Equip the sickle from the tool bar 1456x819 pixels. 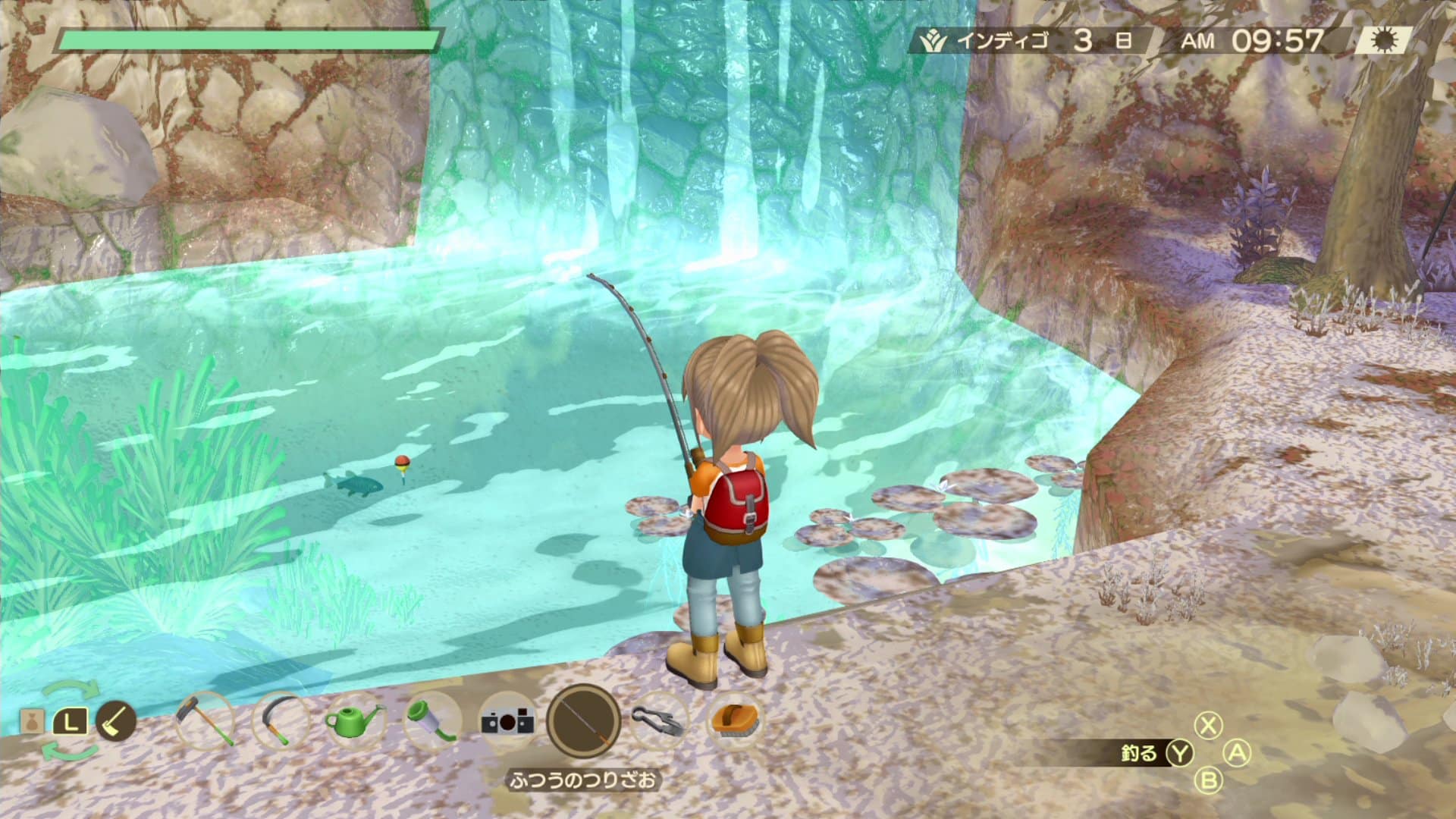[280, 720]
